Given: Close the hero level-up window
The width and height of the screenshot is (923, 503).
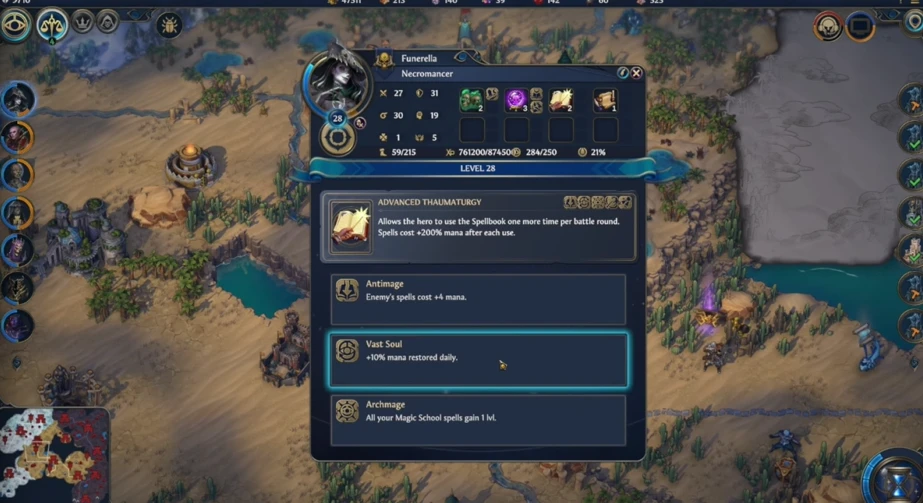Looking at the screenshot, I should pyautogui.click(x=636, y=73).
